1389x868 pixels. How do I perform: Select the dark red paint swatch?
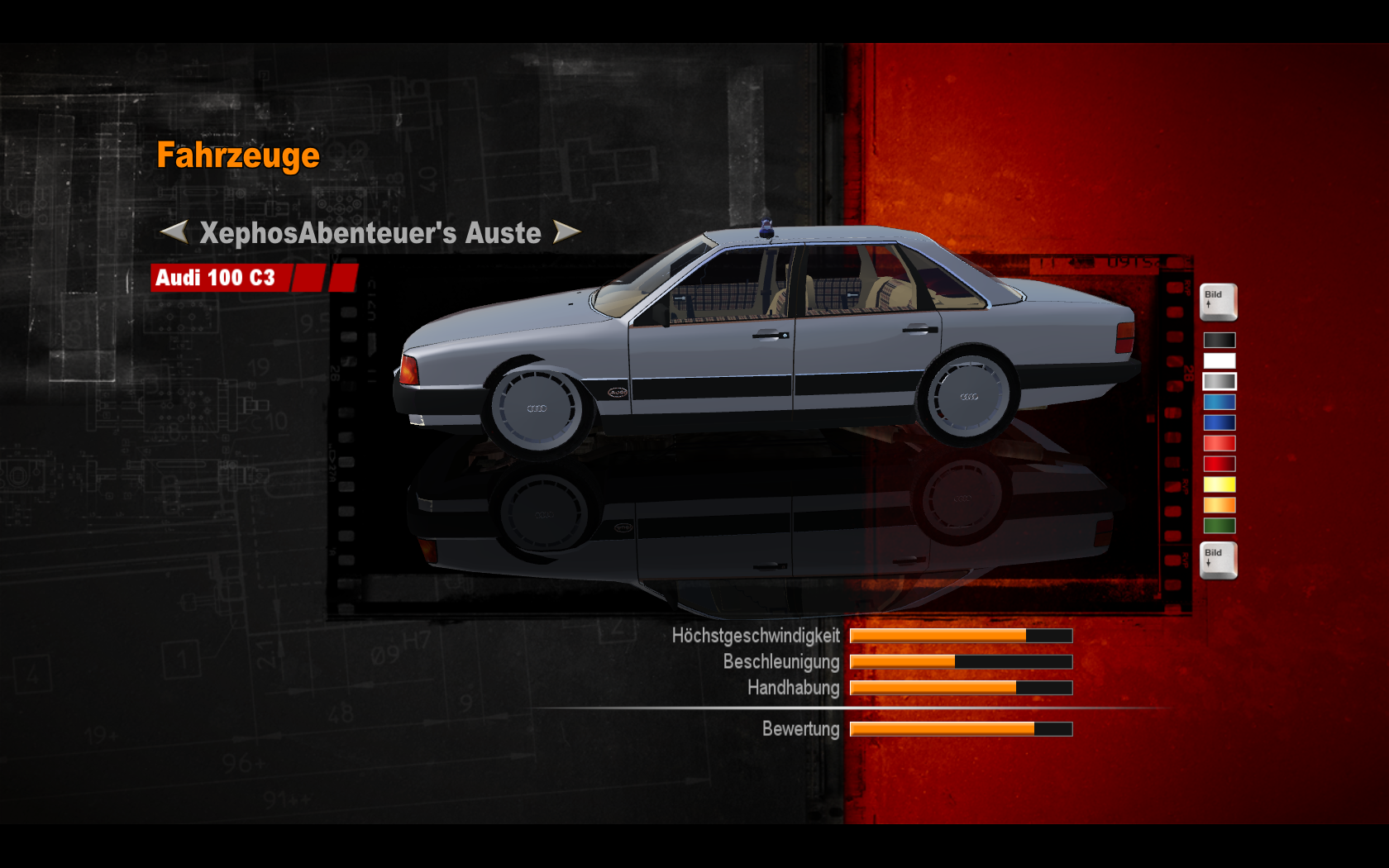pyautogui.click(x=1219, y=464)
